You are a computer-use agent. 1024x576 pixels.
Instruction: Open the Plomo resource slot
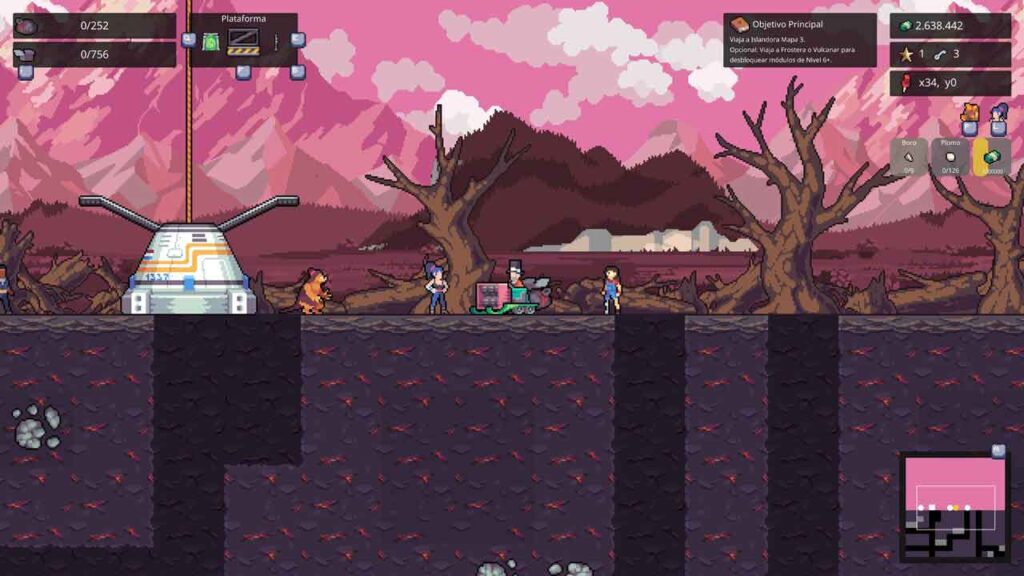pos(951,157)
